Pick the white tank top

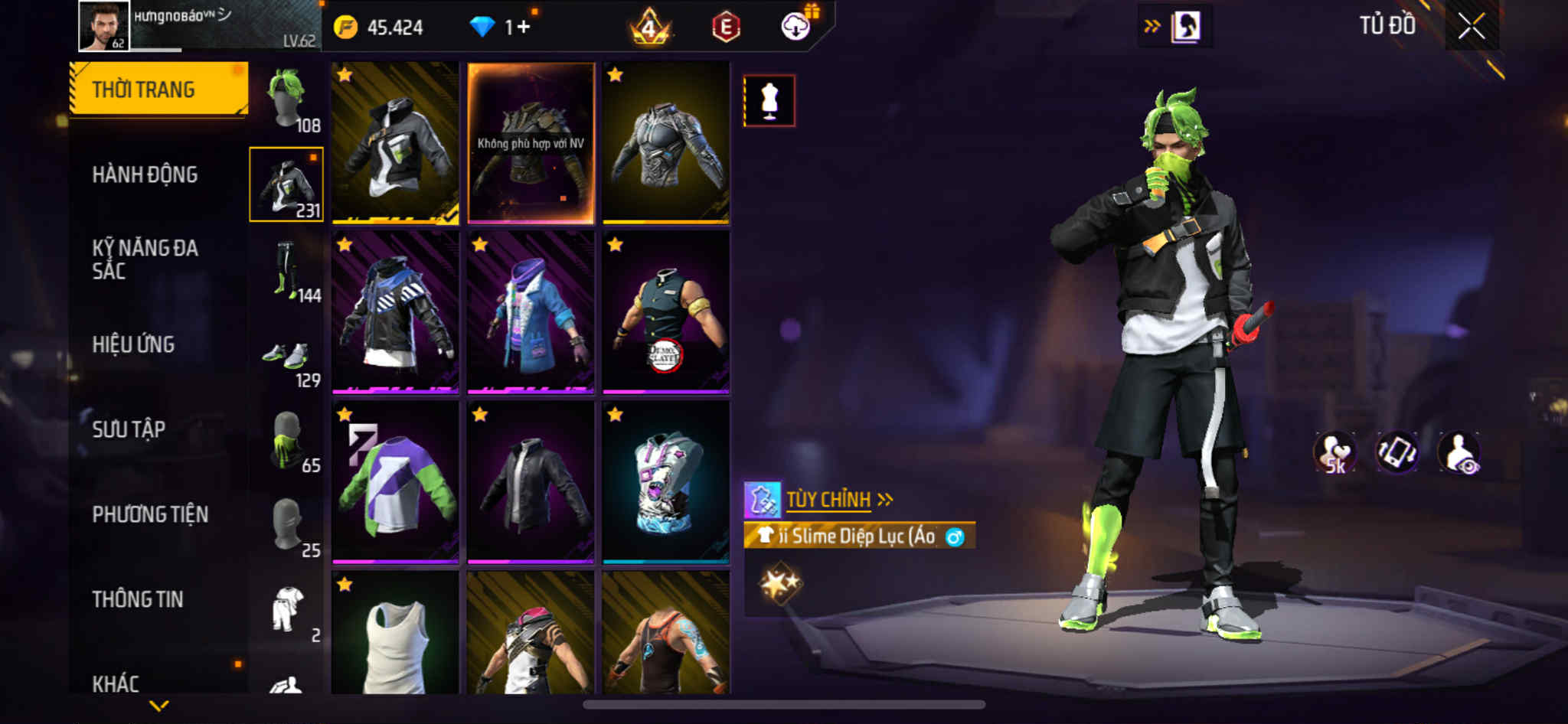[395, 634]
